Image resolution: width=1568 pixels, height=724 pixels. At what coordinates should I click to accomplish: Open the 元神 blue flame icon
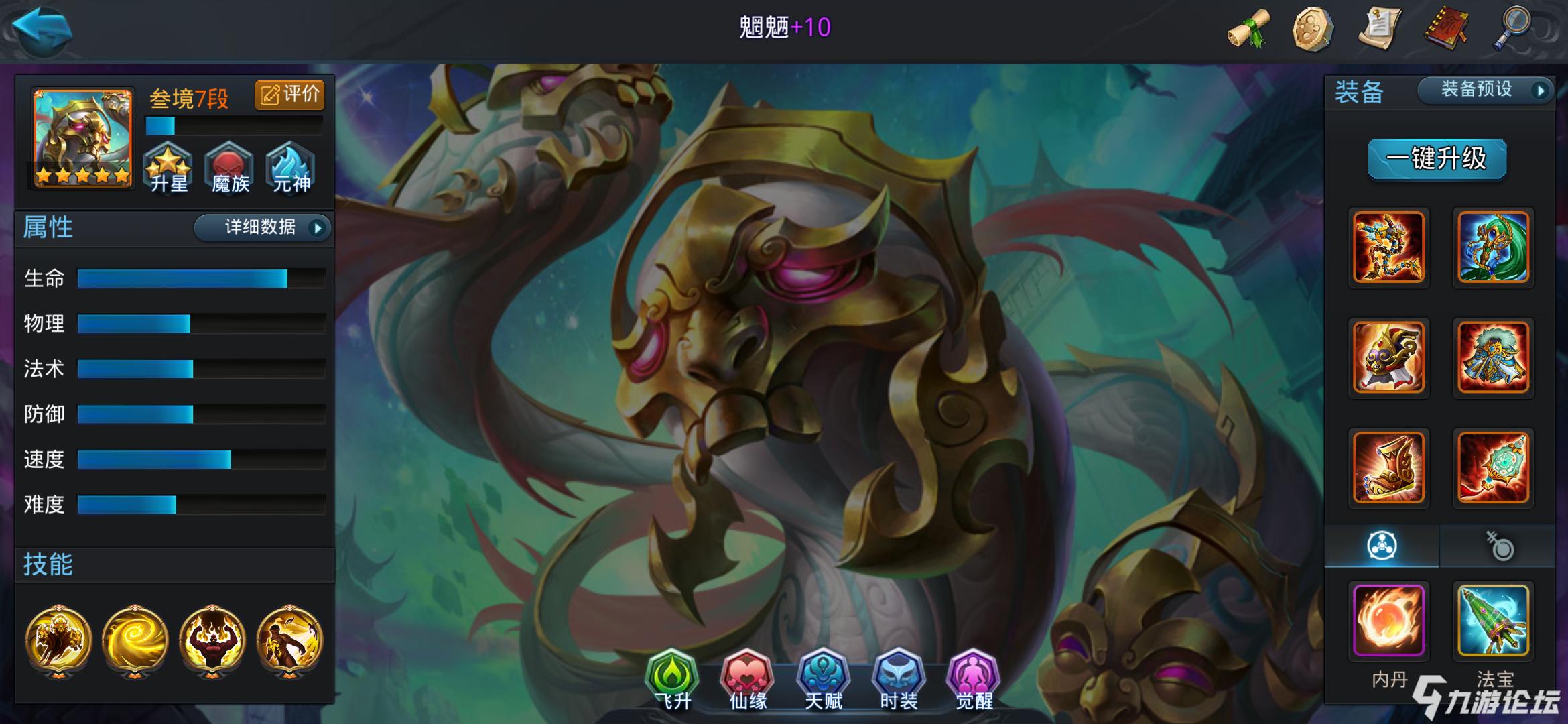(291, 168)
